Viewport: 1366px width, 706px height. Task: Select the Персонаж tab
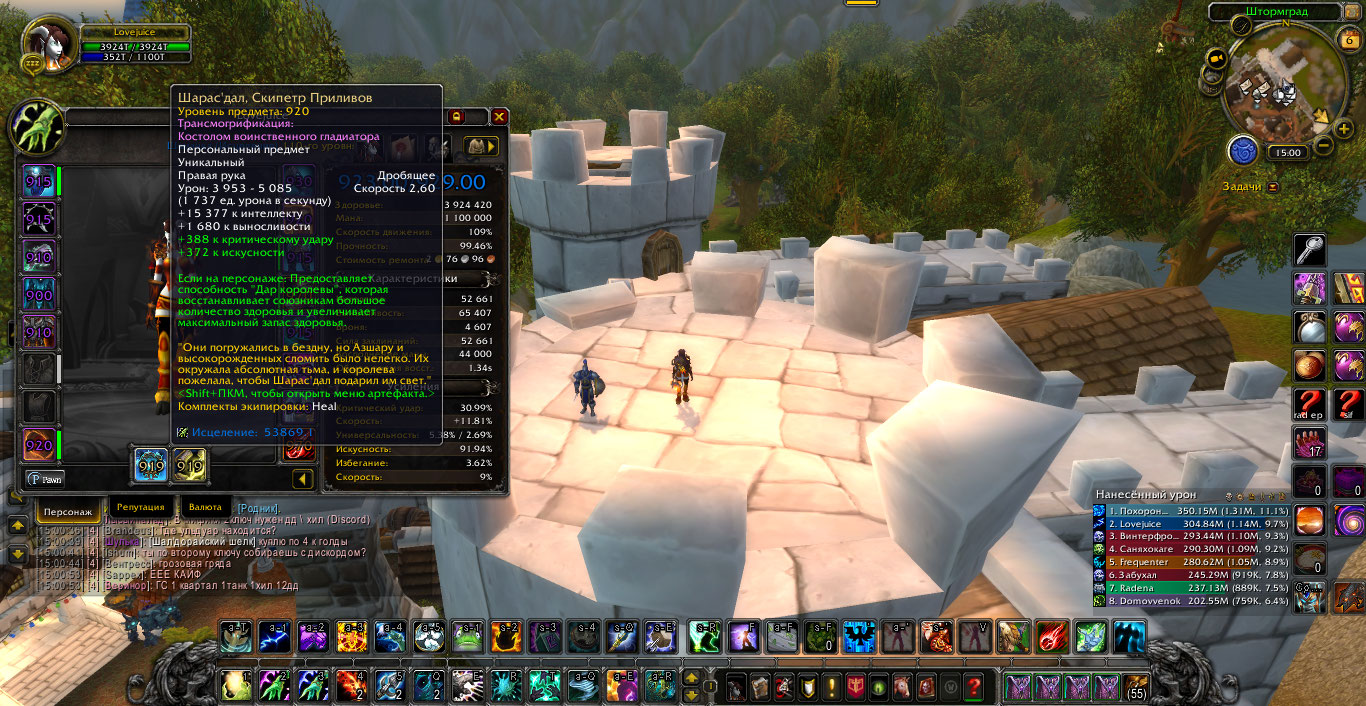[69, 511]
